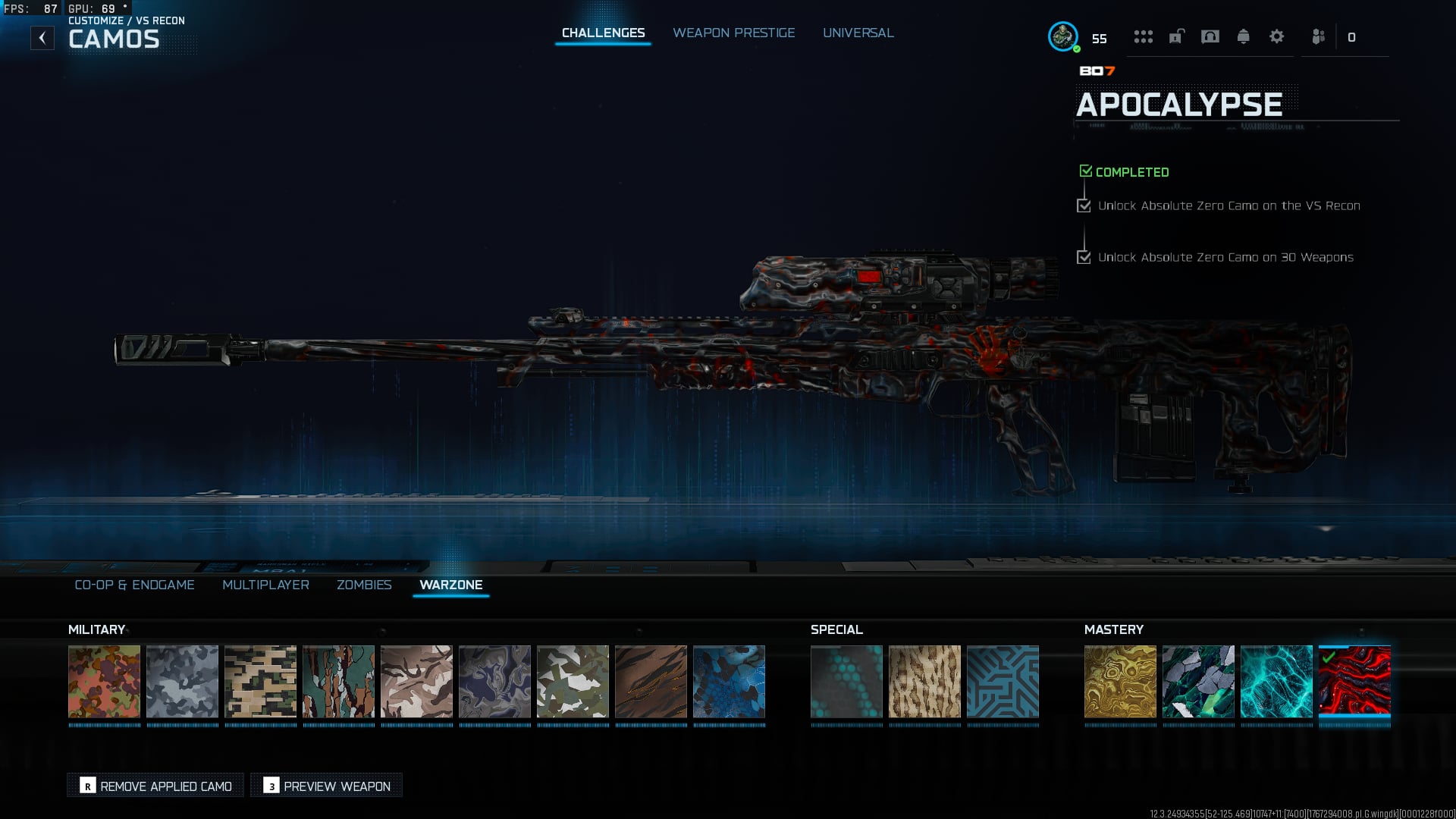Viewport: 1456px width, 819px height.
Task: Choose the gold mastery camo swatch
Action: coord(1120,681)
